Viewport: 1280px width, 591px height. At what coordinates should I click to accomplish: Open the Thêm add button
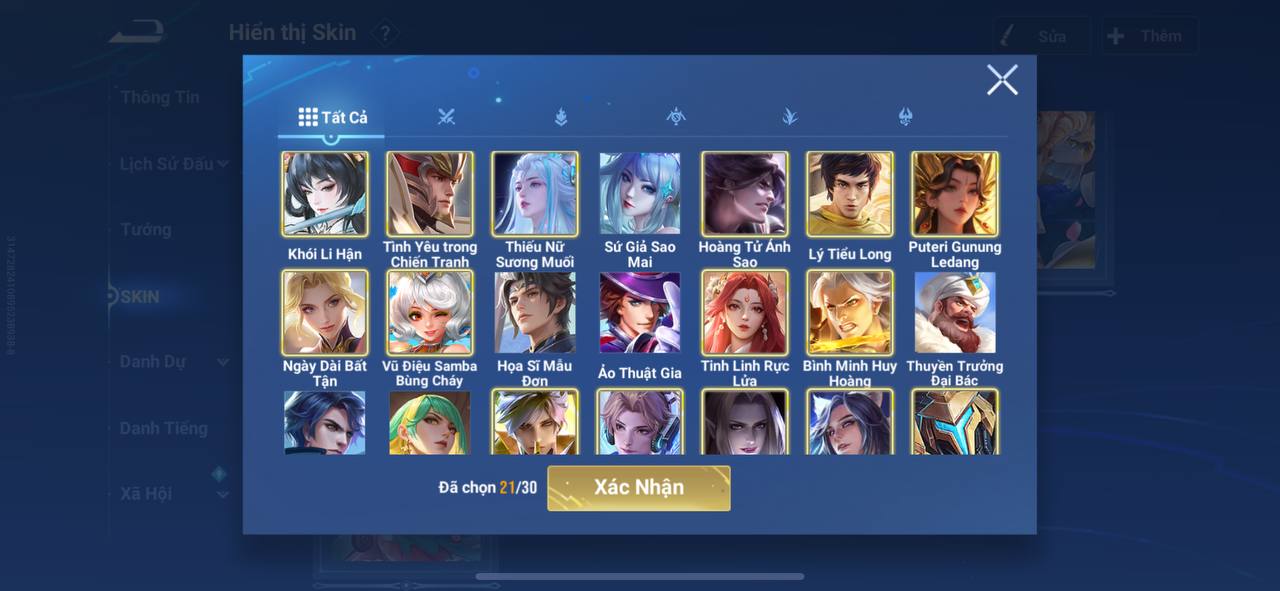tap(1150, 36)
